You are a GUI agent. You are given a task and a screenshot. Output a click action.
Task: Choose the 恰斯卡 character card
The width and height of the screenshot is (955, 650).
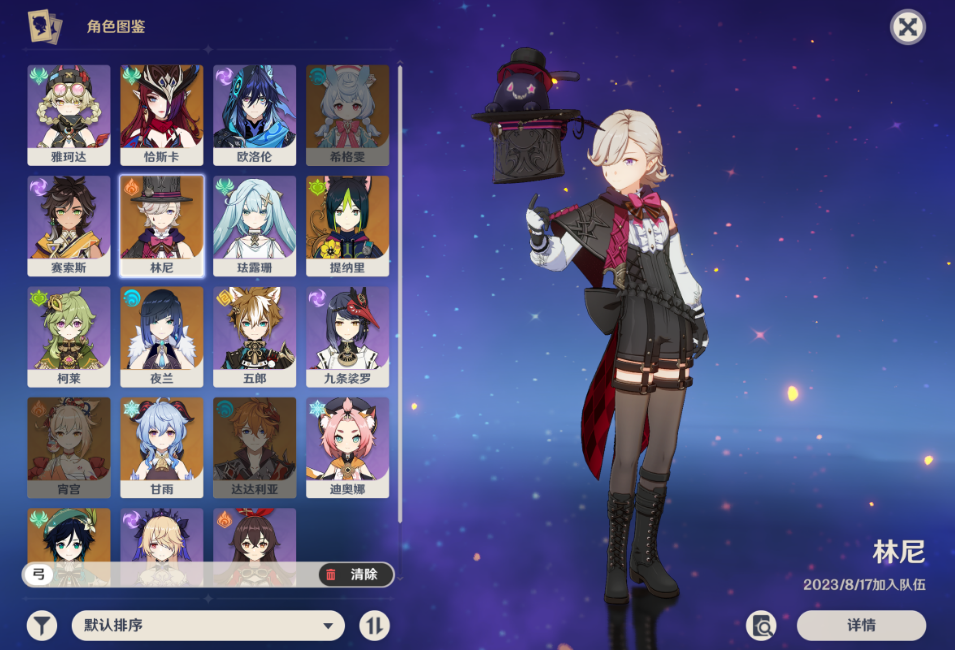(x=162, y=115)
